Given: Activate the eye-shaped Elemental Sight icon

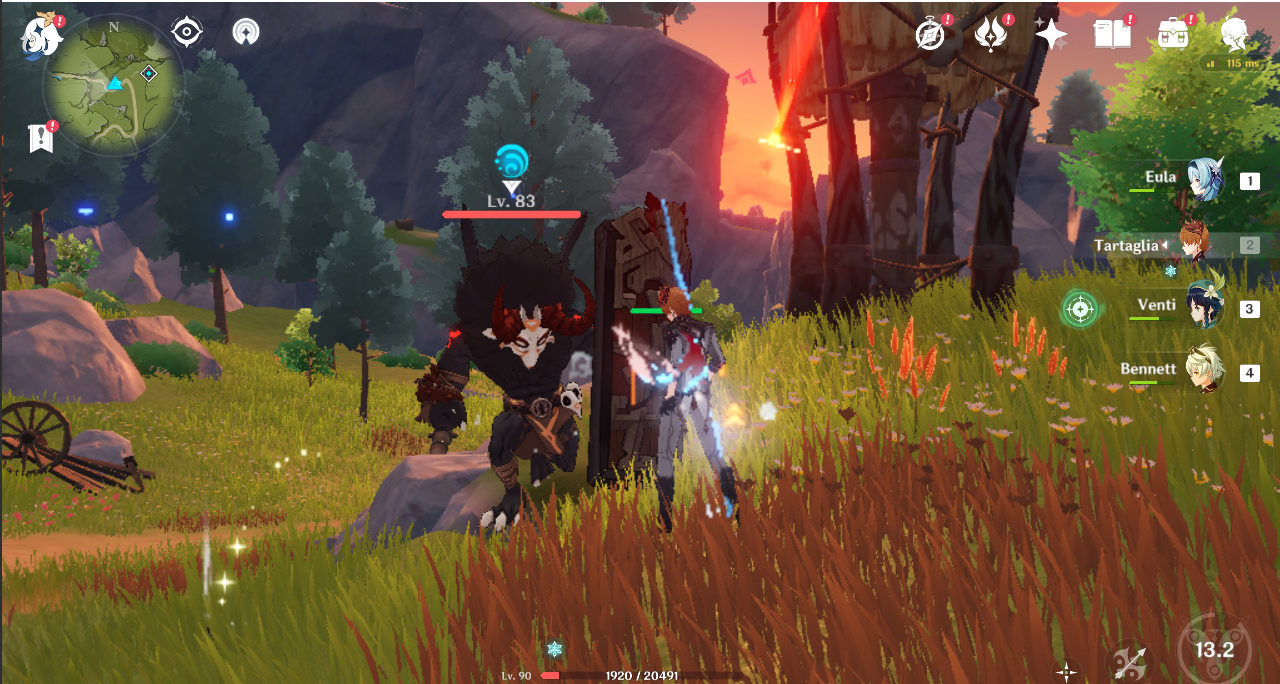Looking at the screenshot, I should (x=187, y=32).
